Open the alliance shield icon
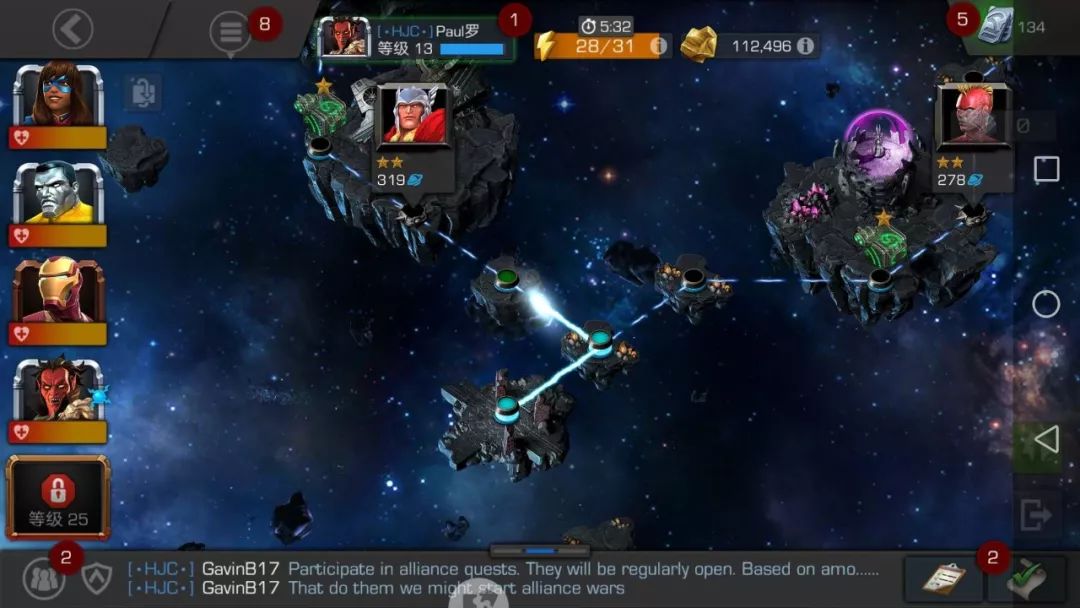The width and height of the screenshot is (1080, 608). (97, 579)
